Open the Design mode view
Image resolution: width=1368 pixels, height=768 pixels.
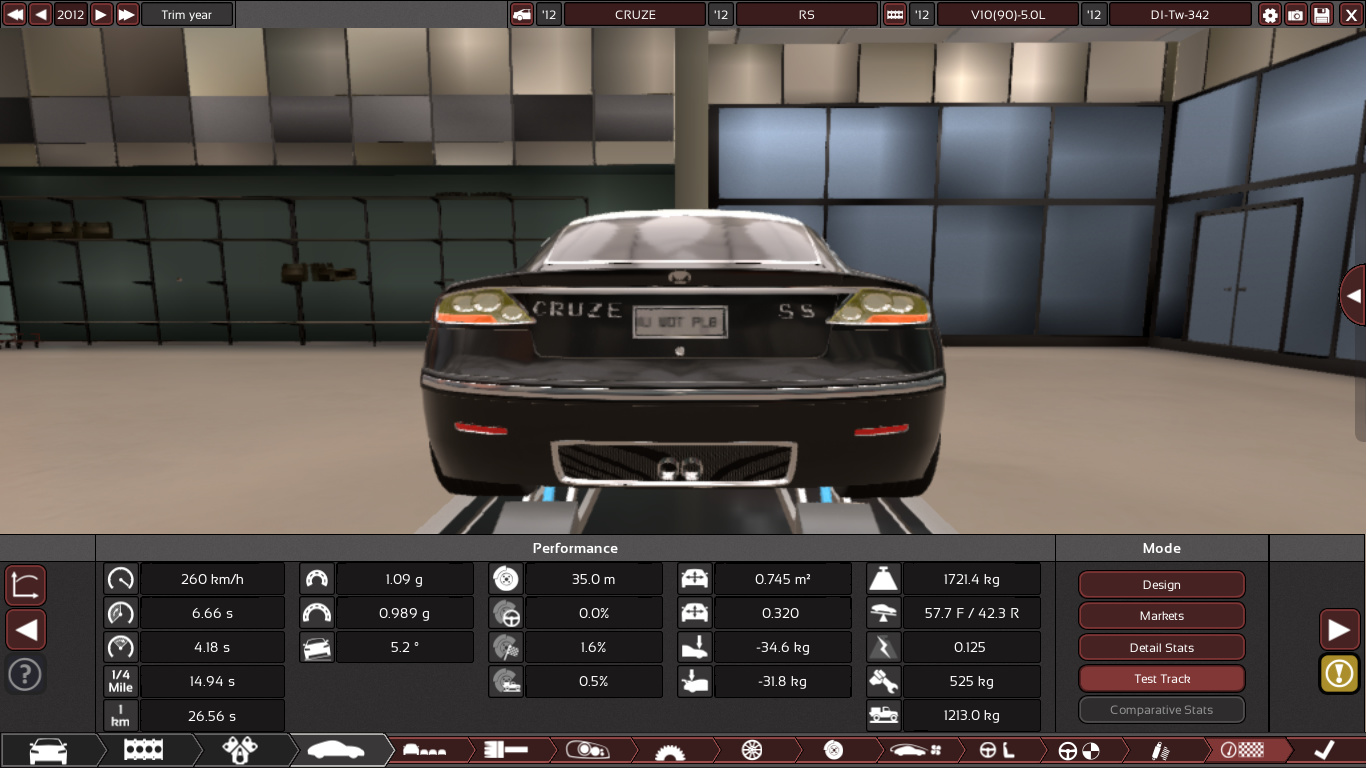[x=1161, y=585]
